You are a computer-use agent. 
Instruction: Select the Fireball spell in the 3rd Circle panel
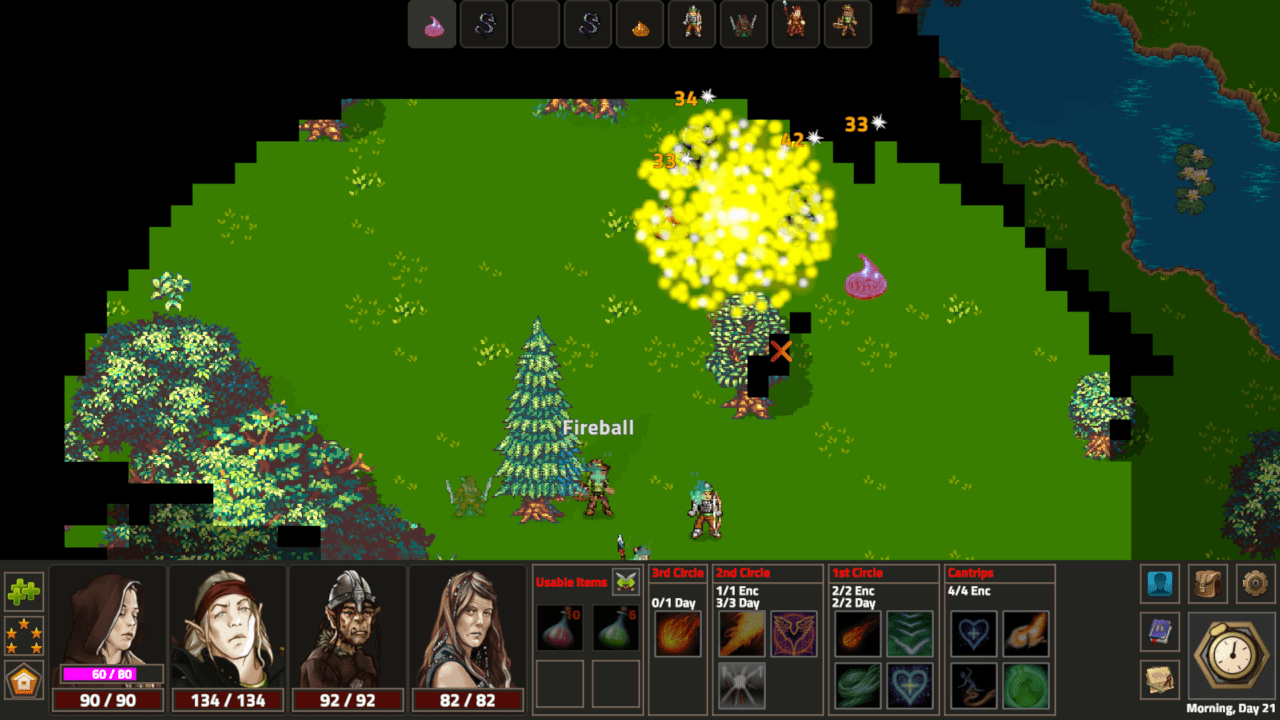point(677,634)
